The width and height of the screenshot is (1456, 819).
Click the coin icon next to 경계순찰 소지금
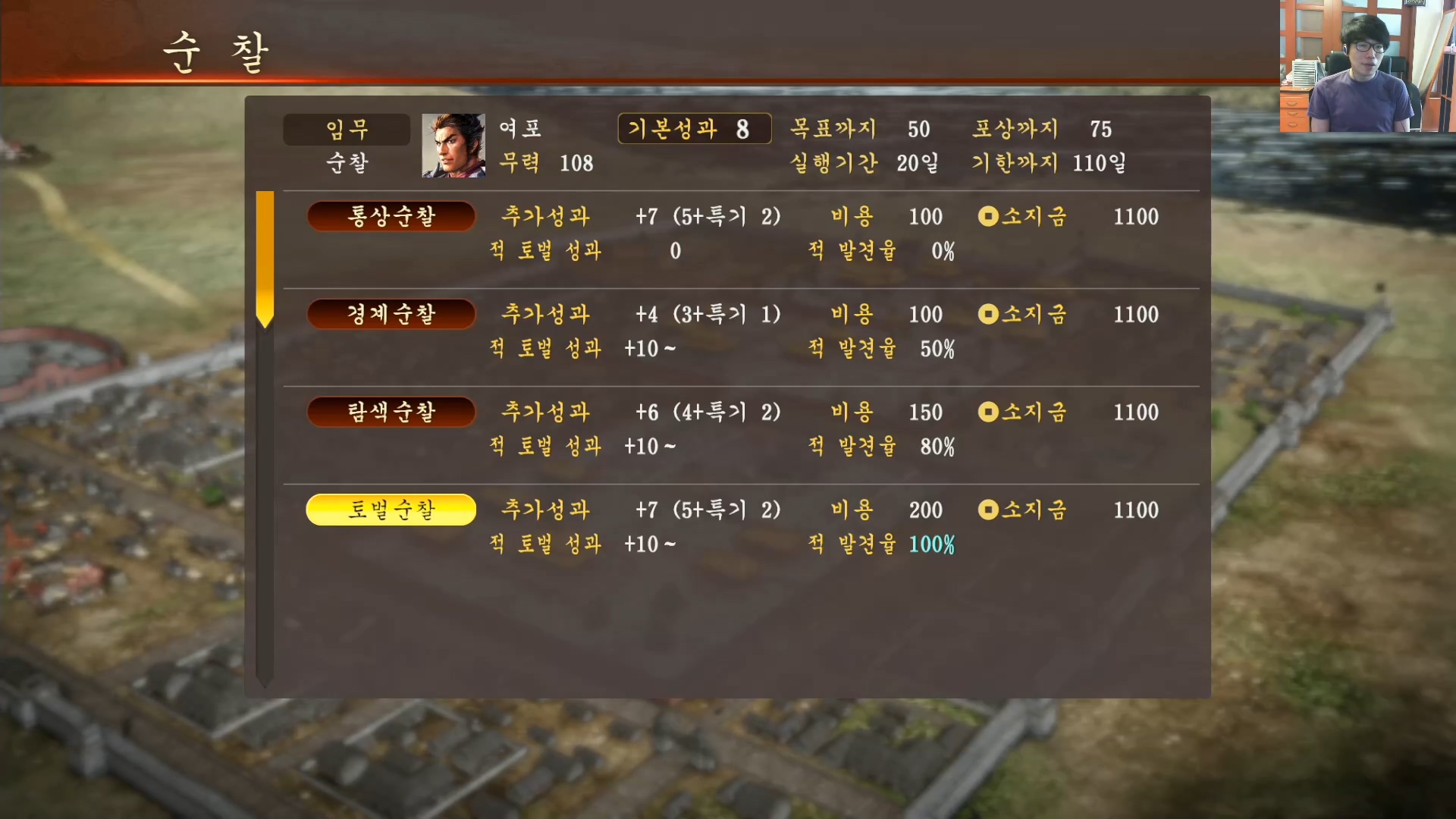point(988,315)
